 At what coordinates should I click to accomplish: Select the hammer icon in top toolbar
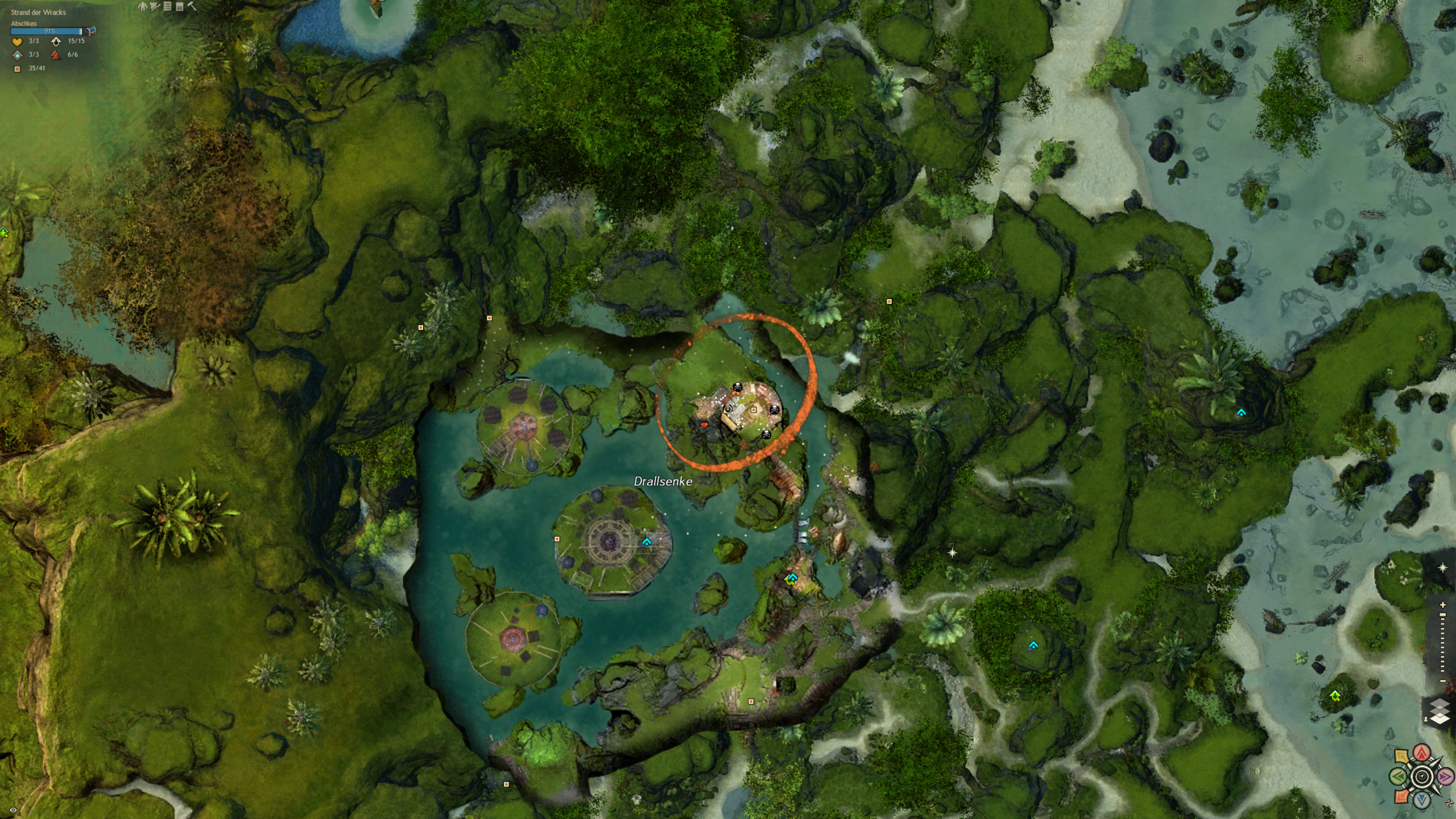click(x=192, y=6)
